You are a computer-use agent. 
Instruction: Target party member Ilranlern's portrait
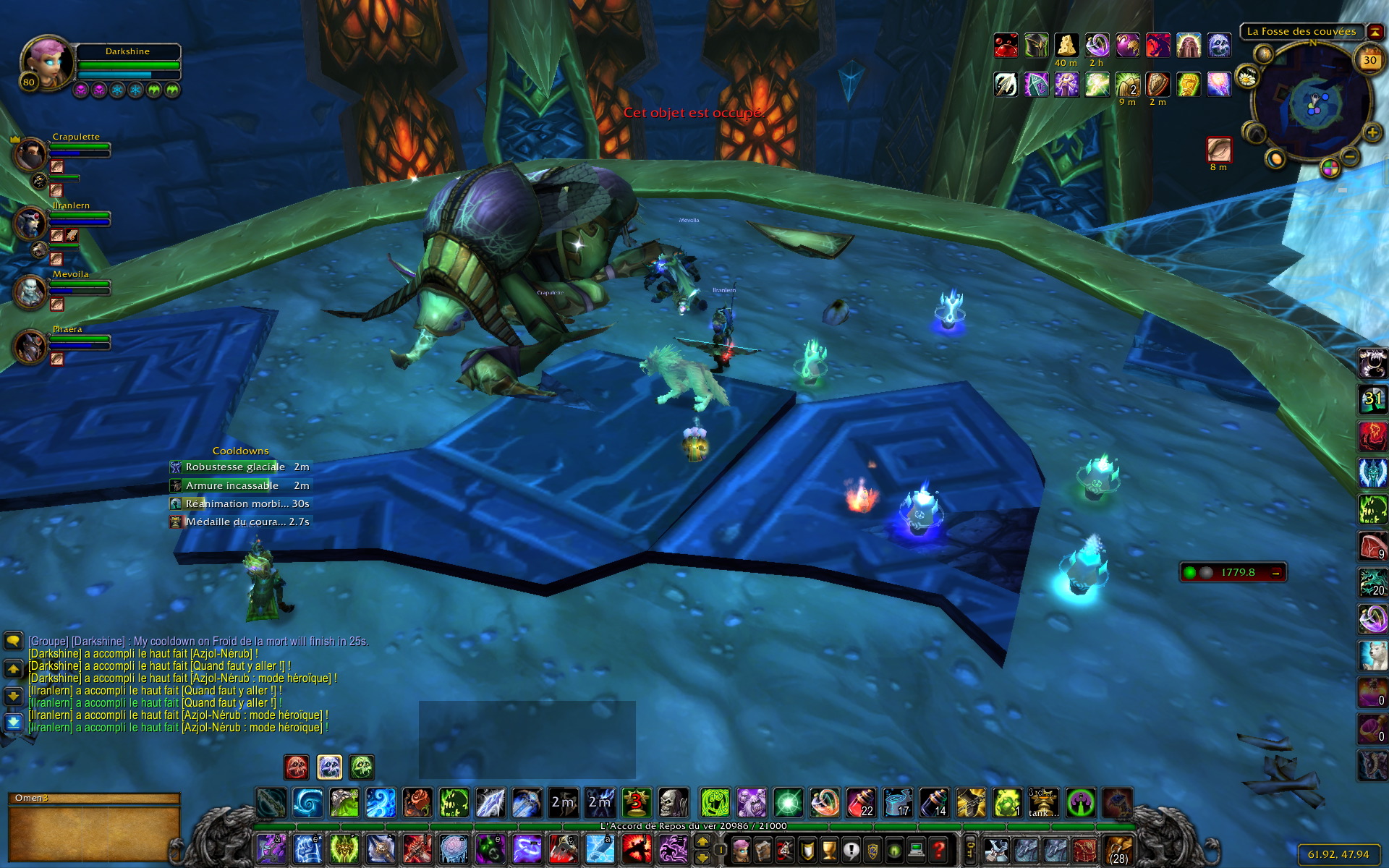30,223
